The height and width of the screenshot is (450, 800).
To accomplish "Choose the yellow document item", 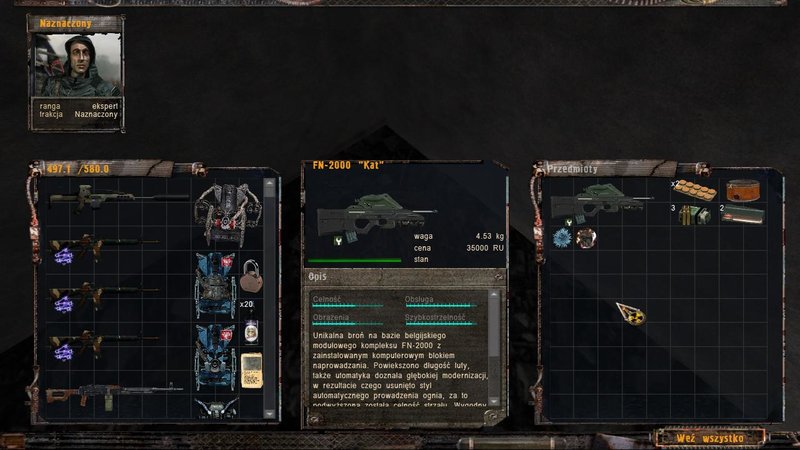I will point(251,368).
